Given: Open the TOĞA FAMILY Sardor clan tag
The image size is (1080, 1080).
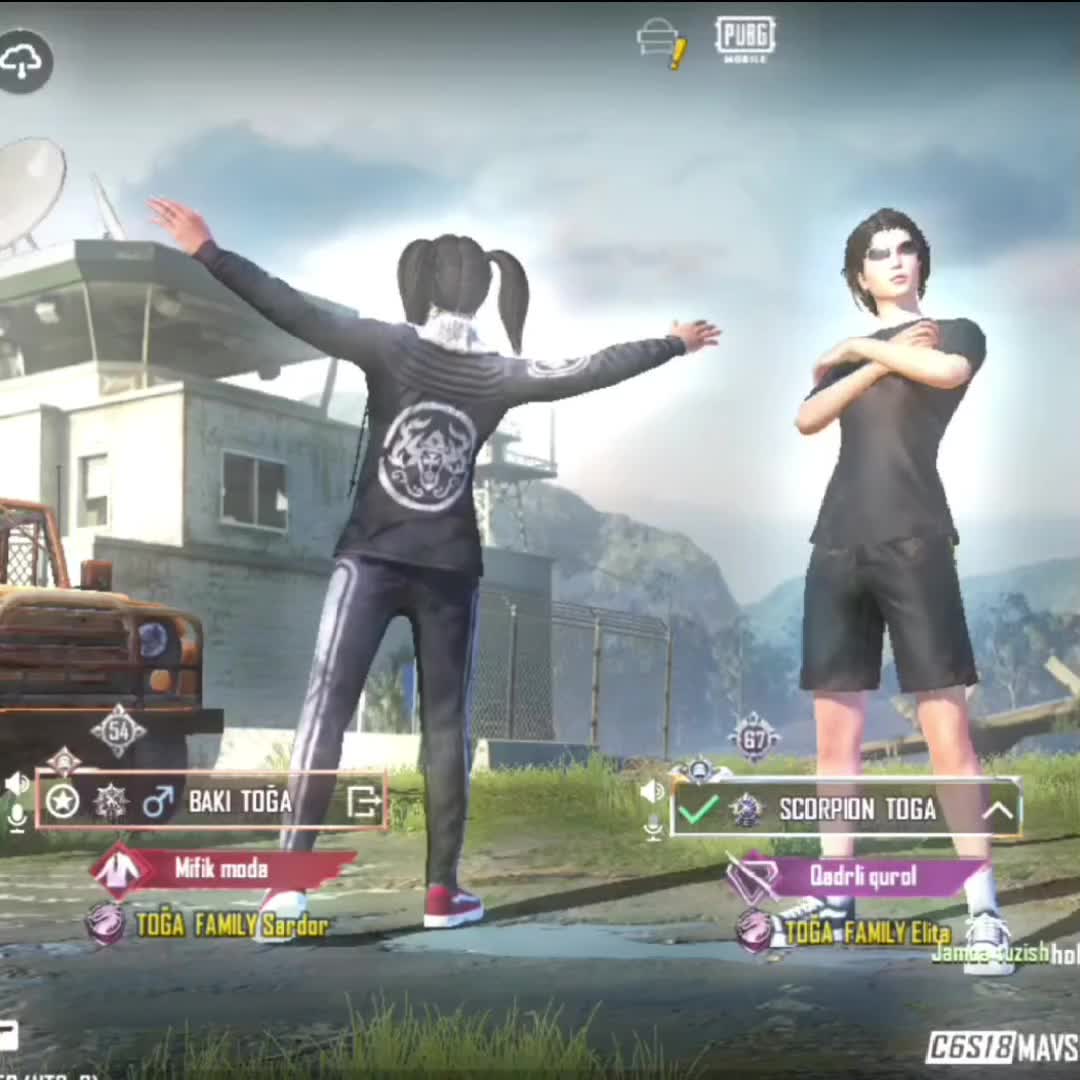Looking at the screenshot, I should [x=230, y=925].
